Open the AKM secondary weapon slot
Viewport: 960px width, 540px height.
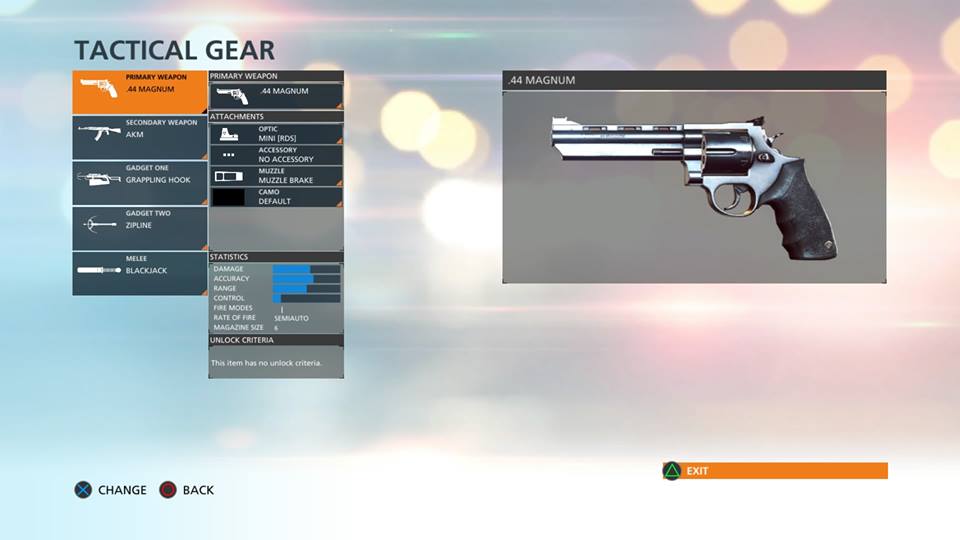(139, 137)
